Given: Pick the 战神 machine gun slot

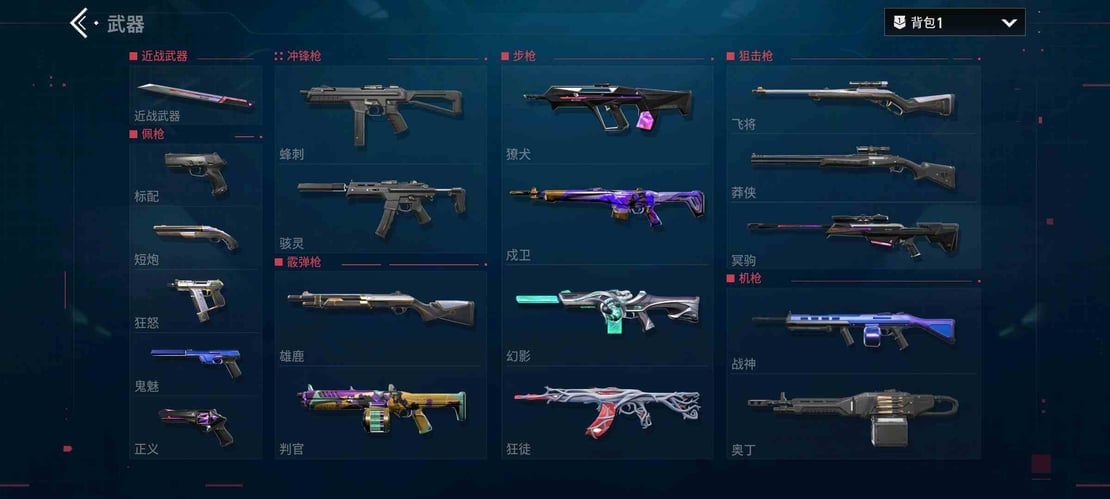Looking at the screenshot, I should (853, 330).
